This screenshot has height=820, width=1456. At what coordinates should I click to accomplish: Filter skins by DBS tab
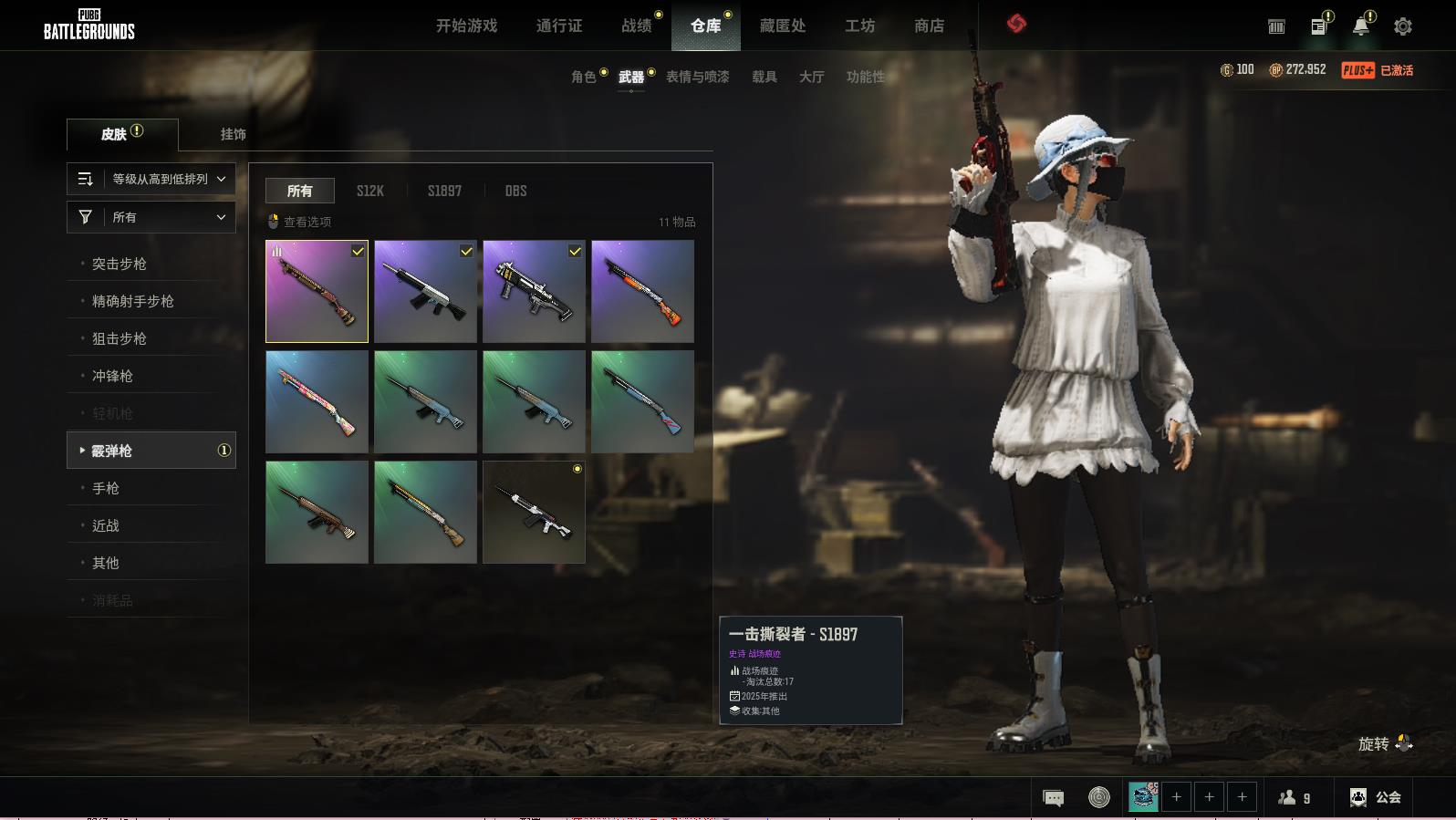point(515,191)
